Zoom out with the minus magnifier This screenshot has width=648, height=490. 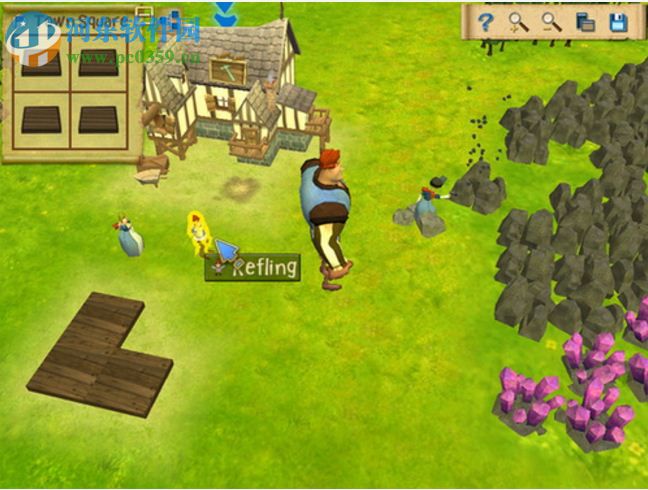pos(551,22)
